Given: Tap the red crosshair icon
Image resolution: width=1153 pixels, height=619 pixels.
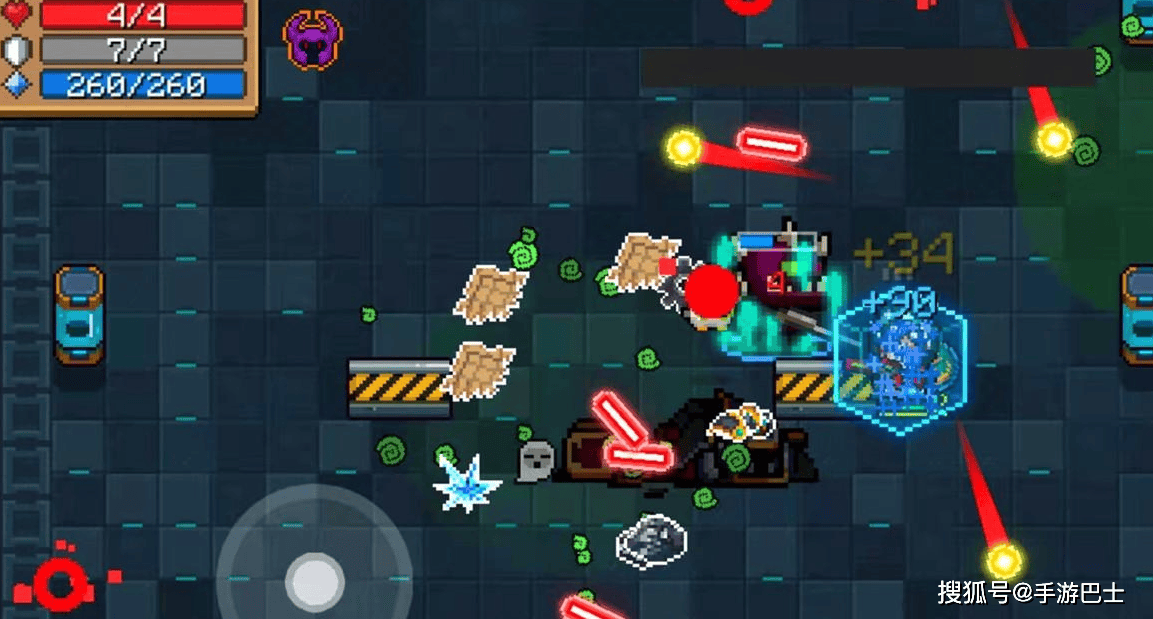Looking at the screenshot, I should 60,583.
